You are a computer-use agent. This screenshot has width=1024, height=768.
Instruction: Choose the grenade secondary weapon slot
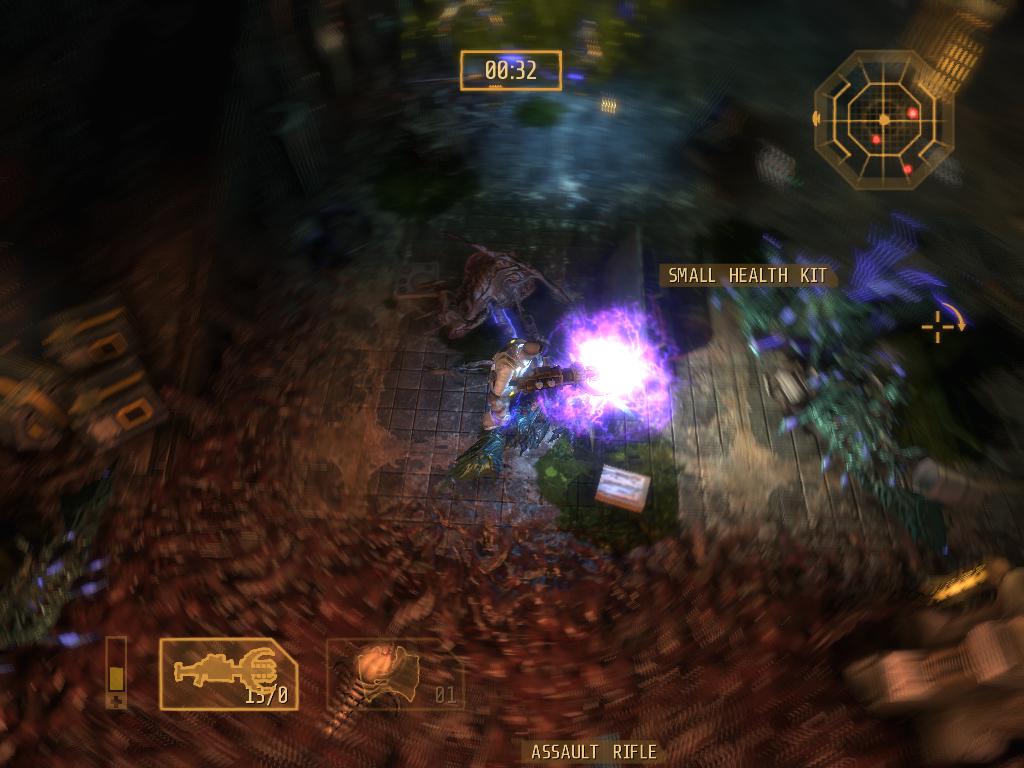click(395, 674)
